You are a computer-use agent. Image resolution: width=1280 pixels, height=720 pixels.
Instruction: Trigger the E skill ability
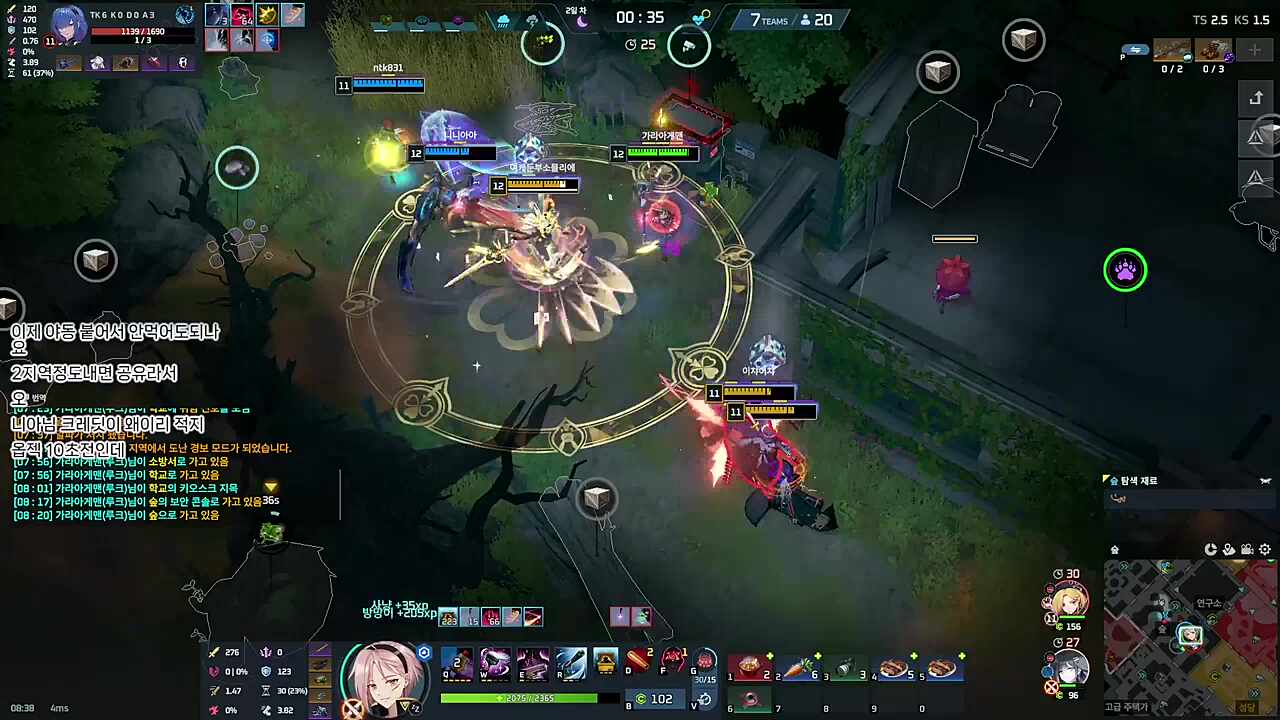click(x=533, y=663)
